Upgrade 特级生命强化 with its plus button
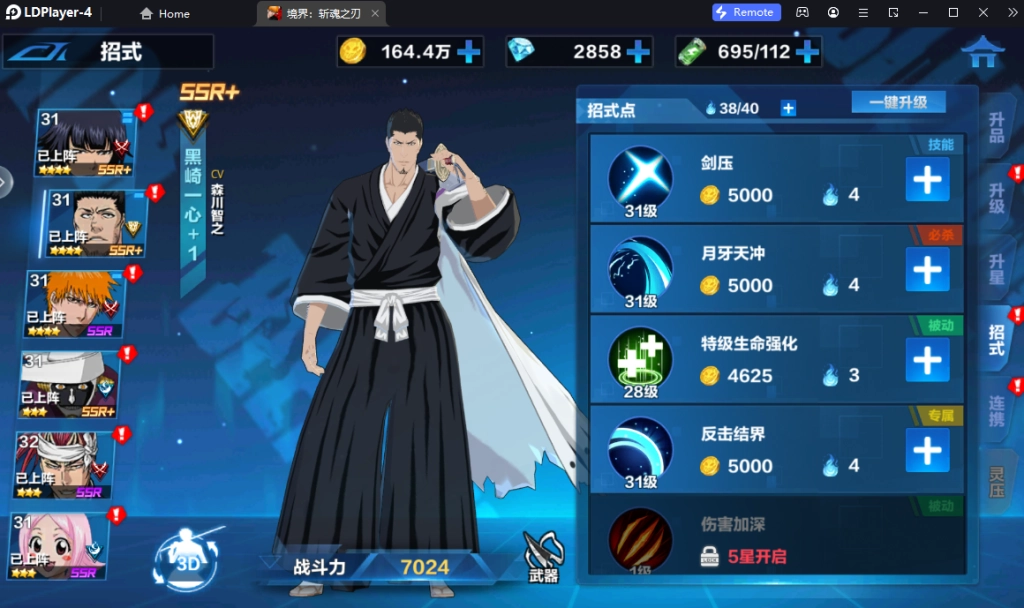Viewport: 1024px width, 608px height. coord(927,360)
